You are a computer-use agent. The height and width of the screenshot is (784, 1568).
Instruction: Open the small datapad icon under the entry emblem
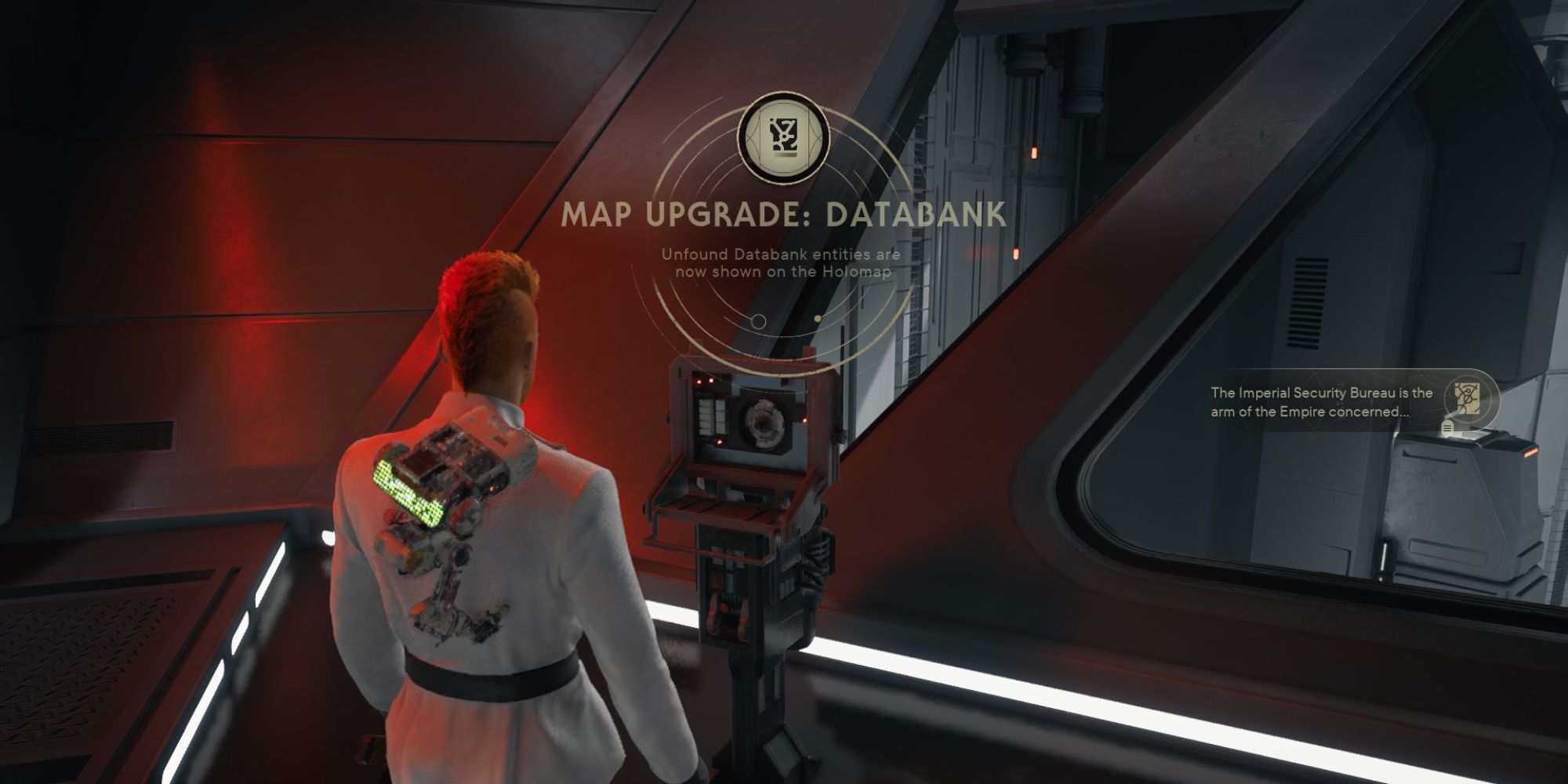coord(1447,428)
